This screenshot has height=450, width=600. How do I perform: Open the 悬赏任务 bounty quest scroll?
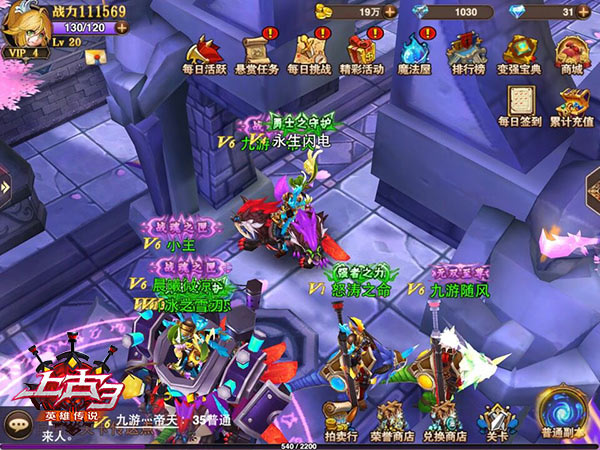coord(257,53)
